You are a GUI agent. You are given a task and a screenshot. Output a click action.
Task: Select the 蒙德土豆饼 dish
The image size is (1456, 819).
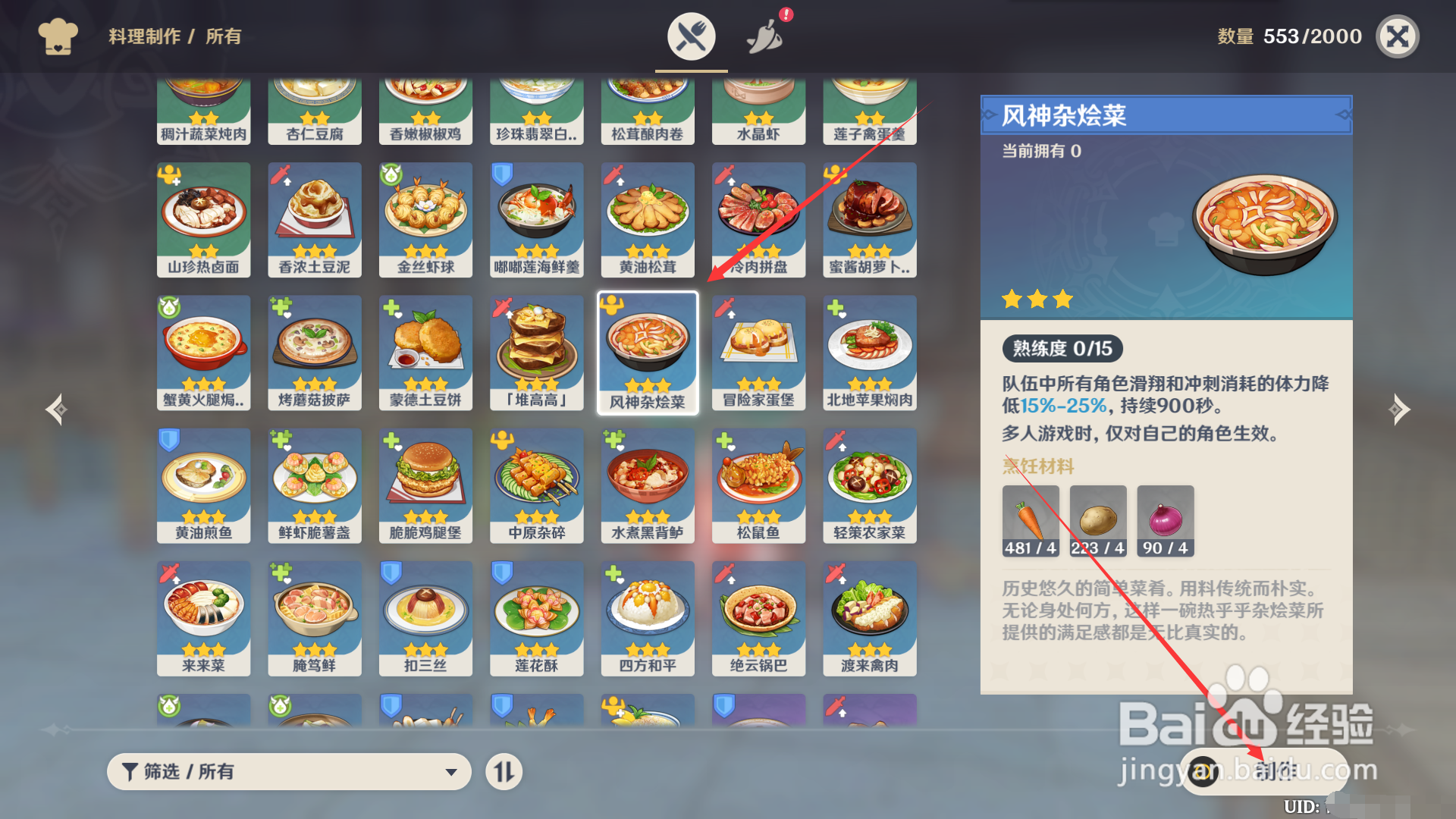pyautogui.click(x=425, y=351)
